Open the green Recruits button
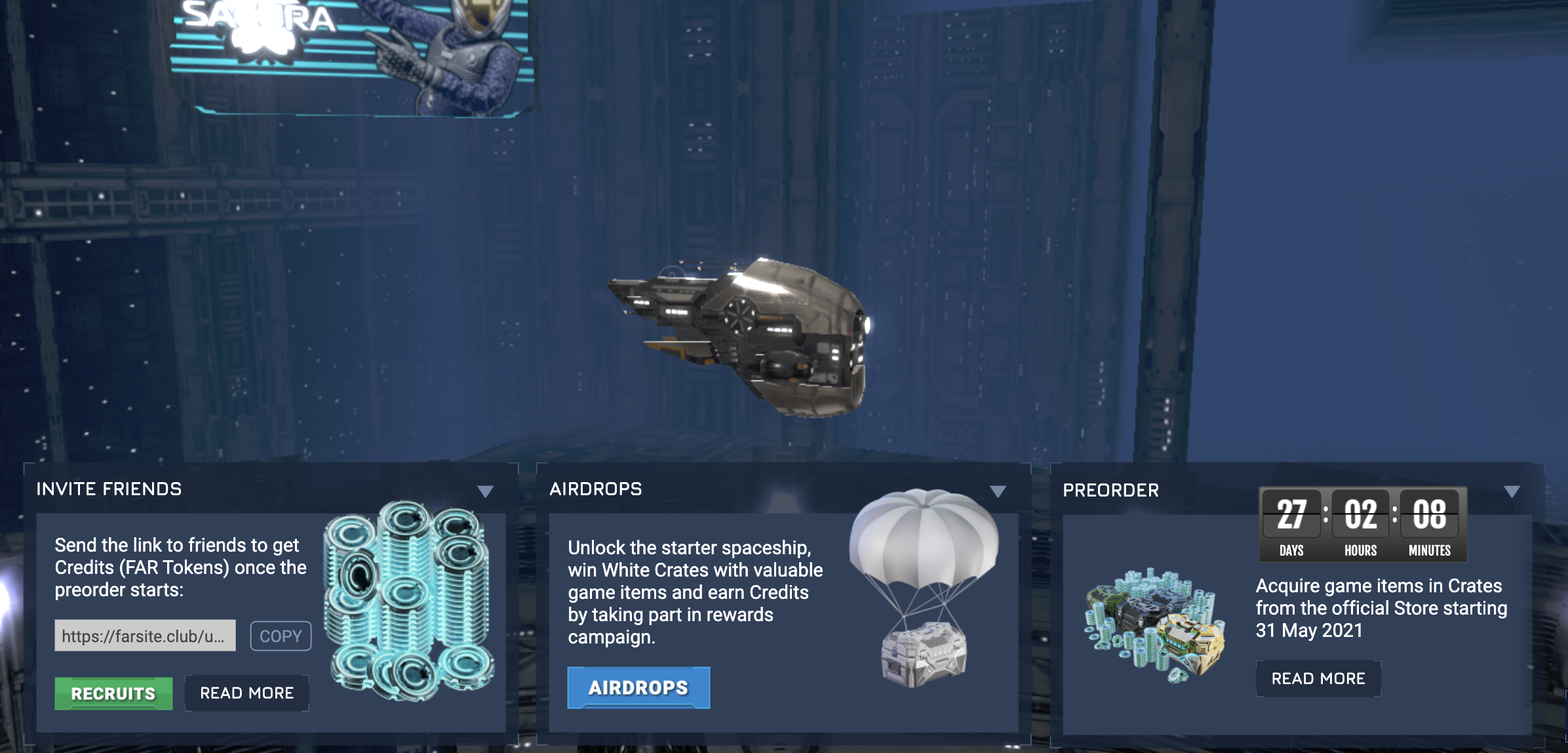Viewport: 1568px width, 753px height. click(113, 693)
